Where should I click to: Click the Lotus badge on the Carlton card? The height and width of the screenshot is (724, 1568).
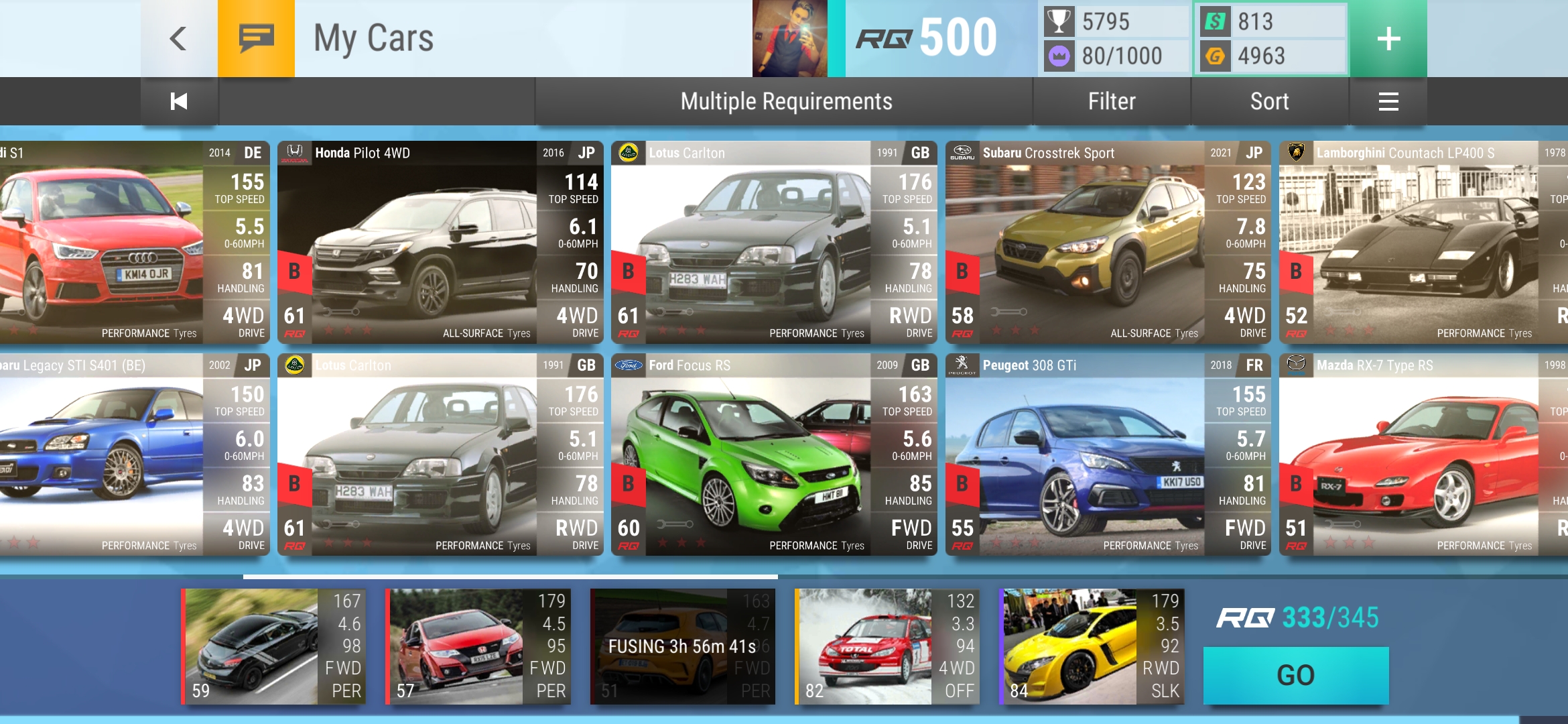pyautogui.click(x=628, y=153)
